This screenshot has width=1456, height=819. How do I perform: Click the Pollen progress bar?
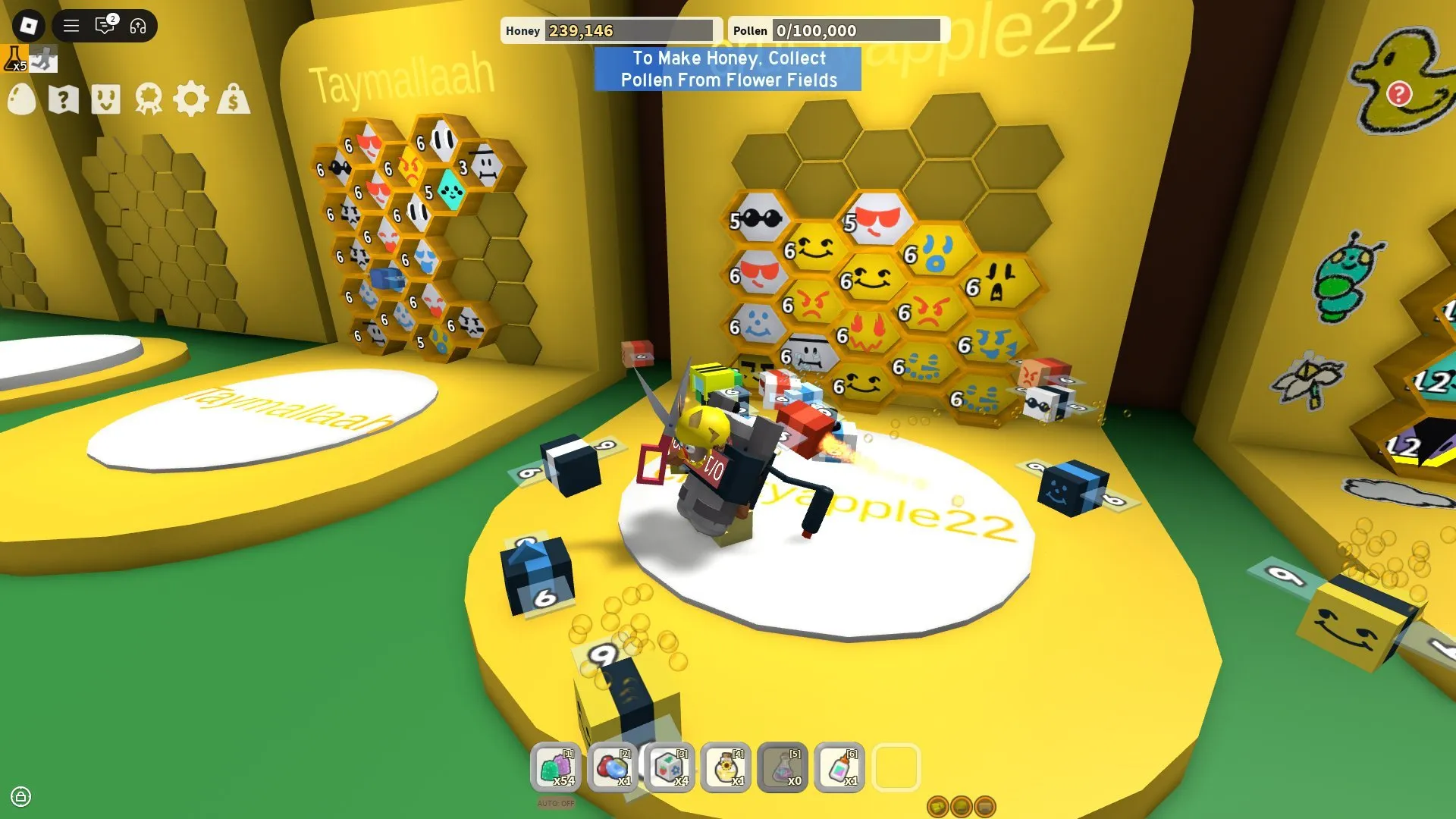[x=857, y=30]
